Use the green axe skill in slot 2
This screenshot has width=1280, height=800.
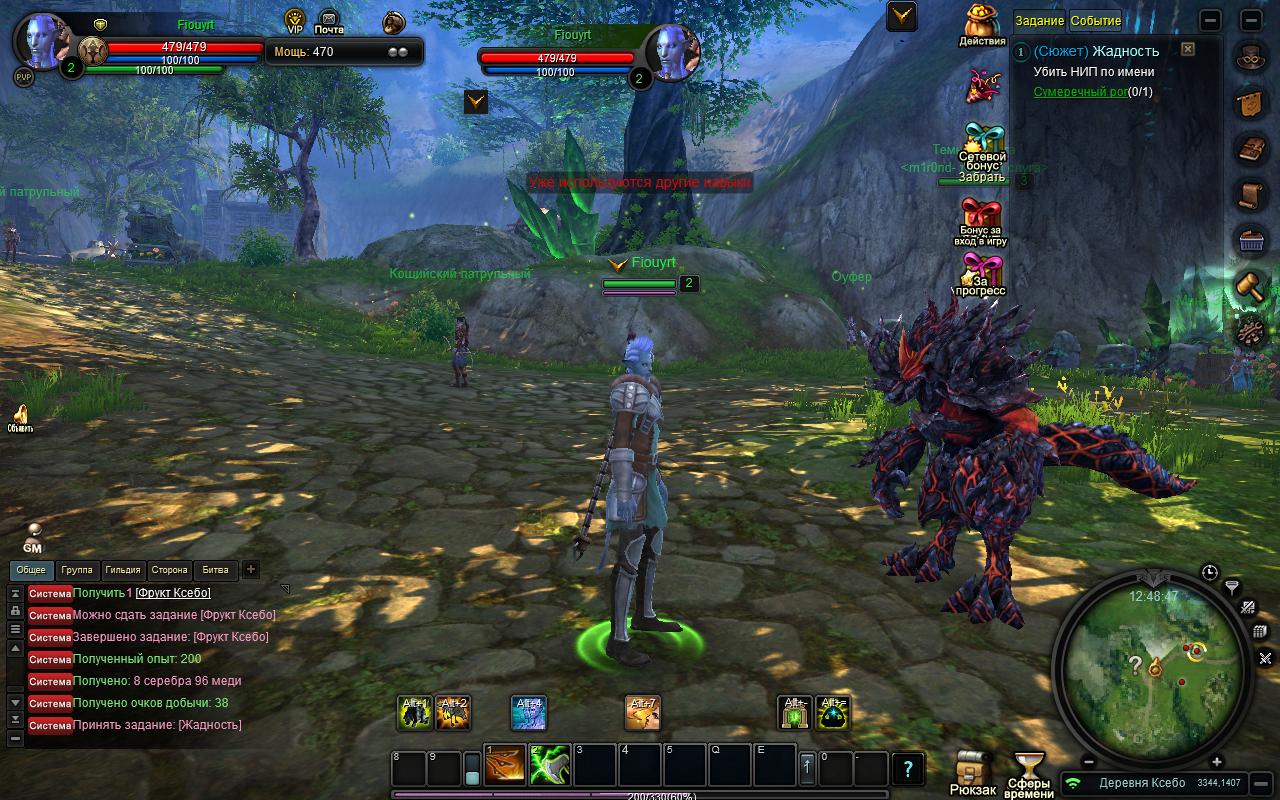[x=550, y=766]
